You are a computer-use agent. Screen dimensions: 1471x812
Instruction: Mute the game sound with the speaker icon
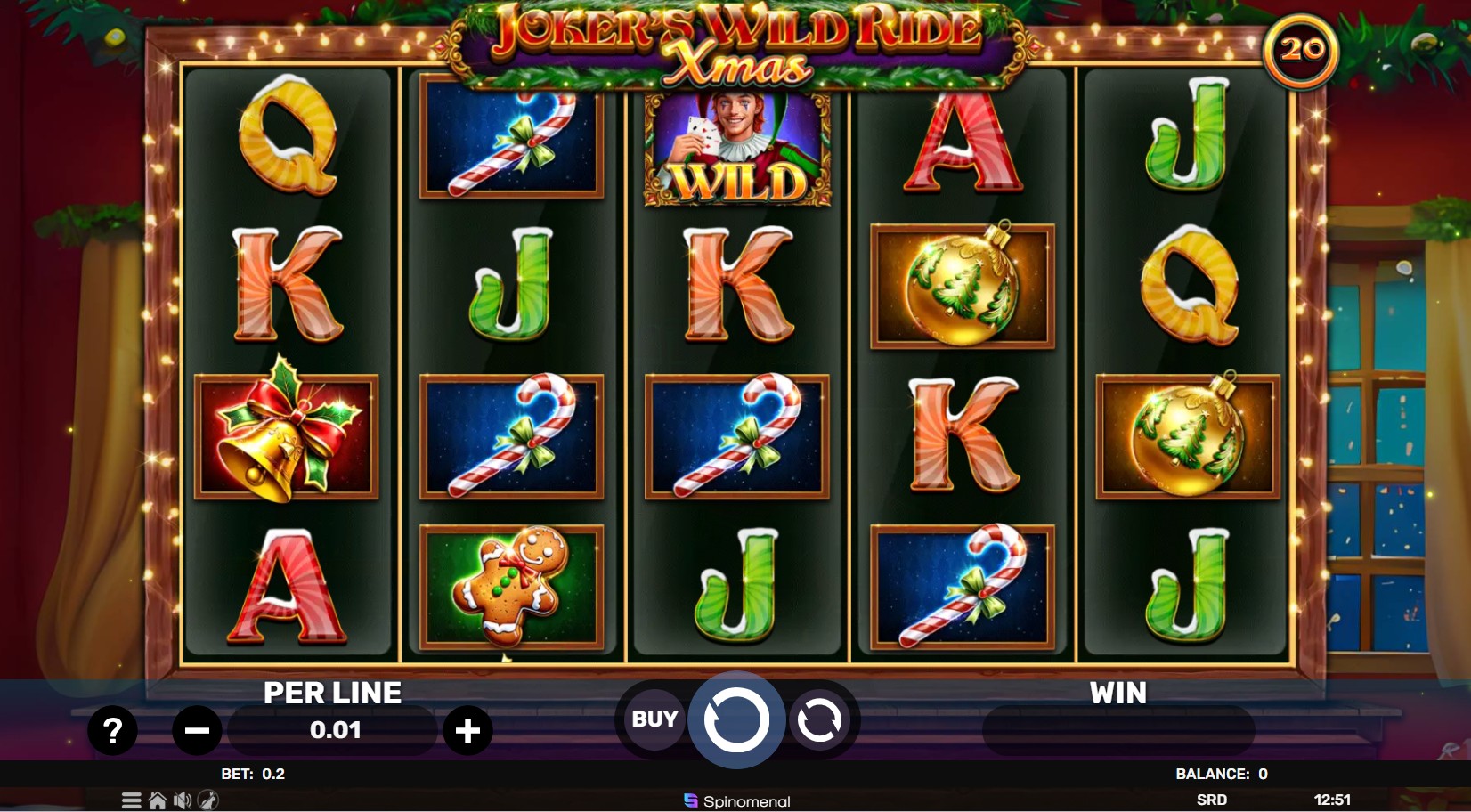tap(182, 800)
